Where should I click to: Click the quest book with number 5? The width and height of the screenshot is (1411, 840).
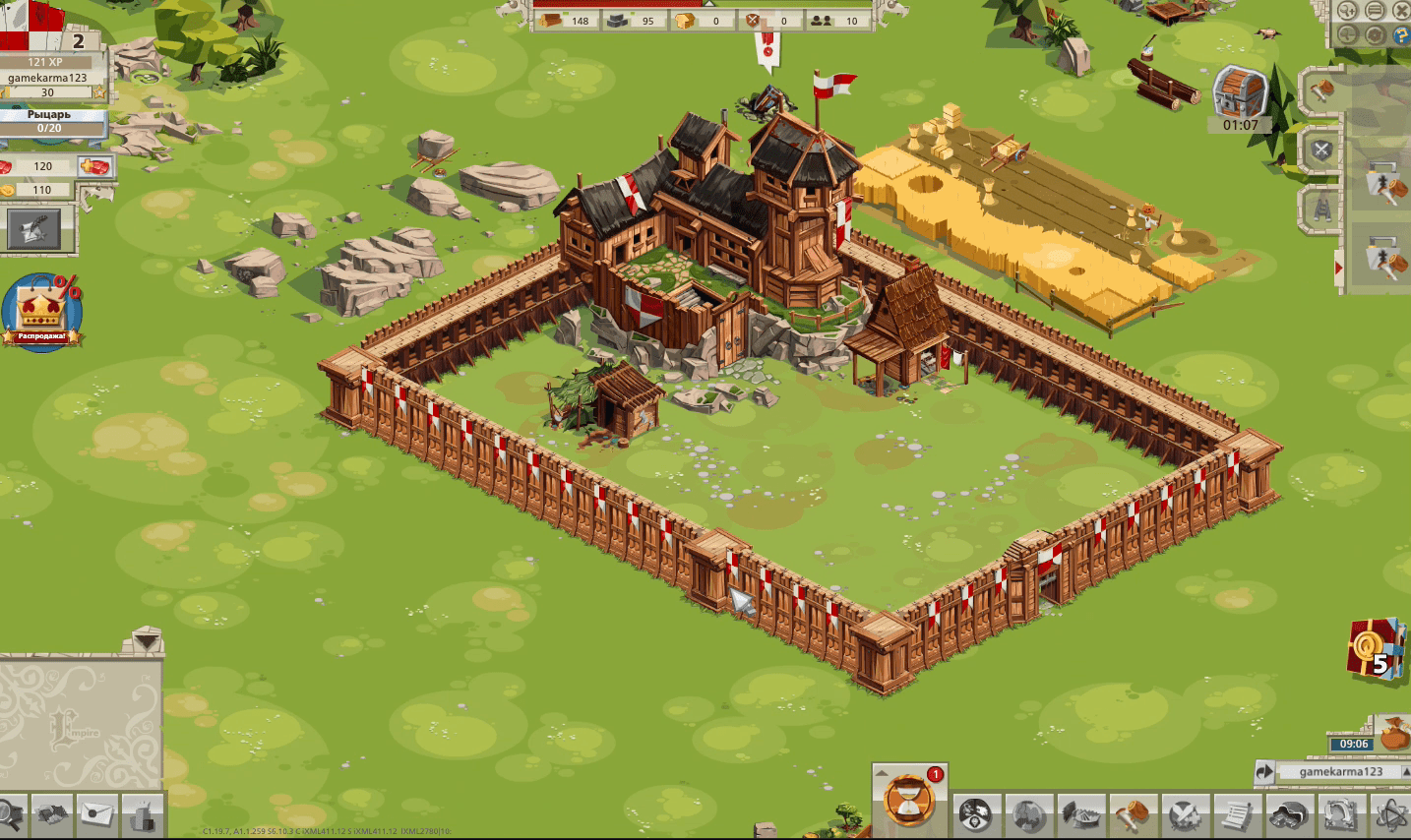(x=1376, y=649)
